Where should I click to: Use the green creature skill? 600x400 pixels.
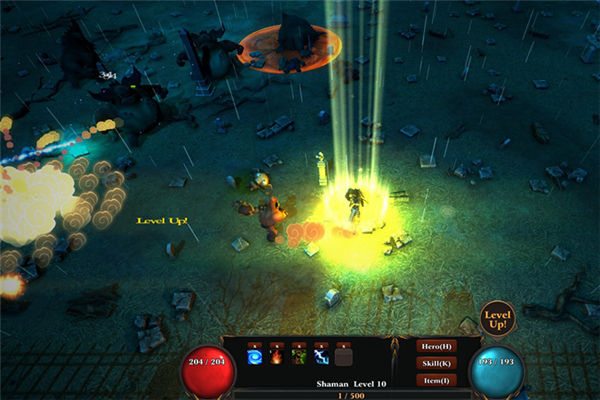pos(298,358)
